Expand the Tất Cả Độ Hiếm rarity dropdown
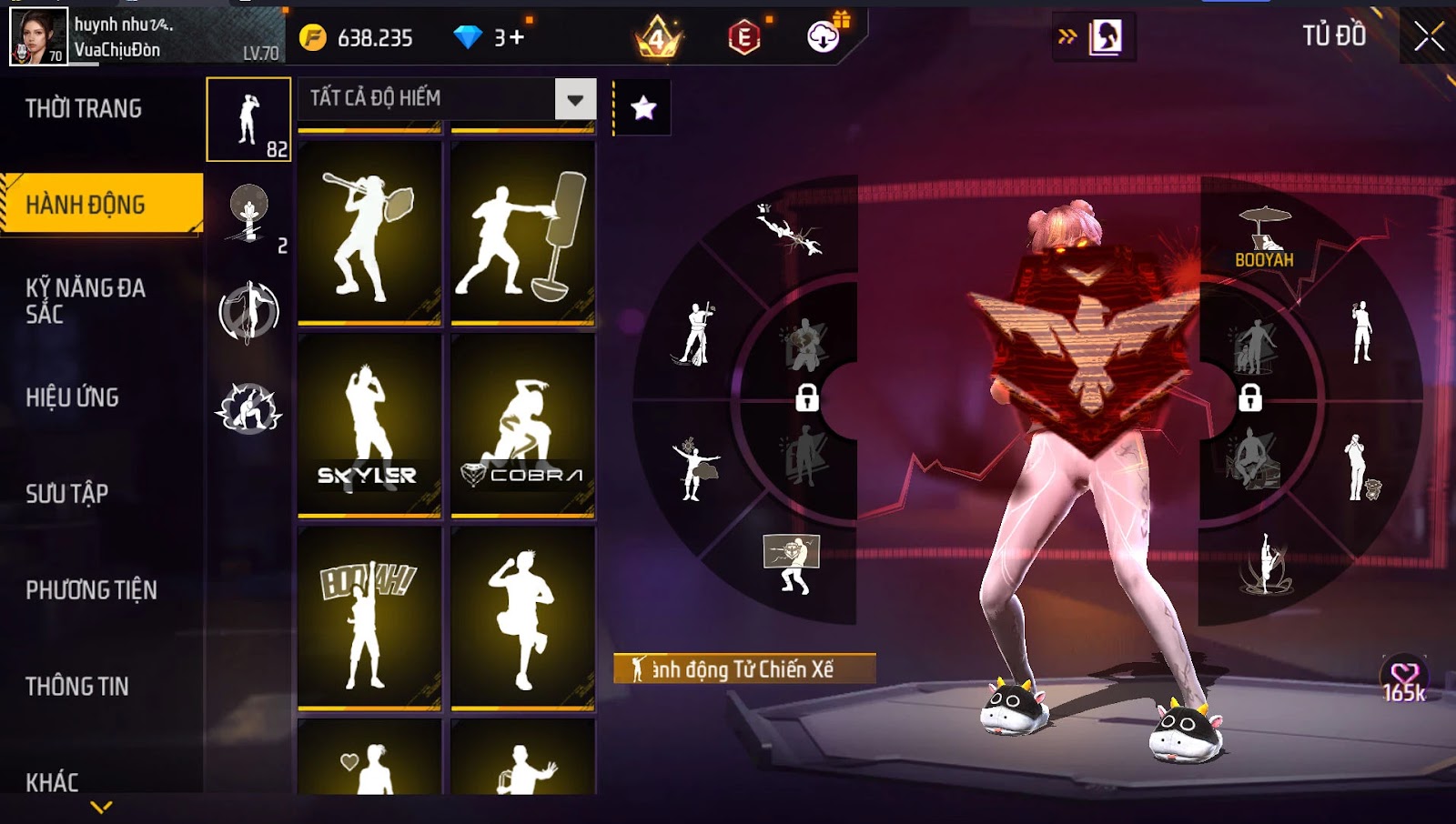The image size is (1456, 824). pyautogui.click(x=575, y=99)
